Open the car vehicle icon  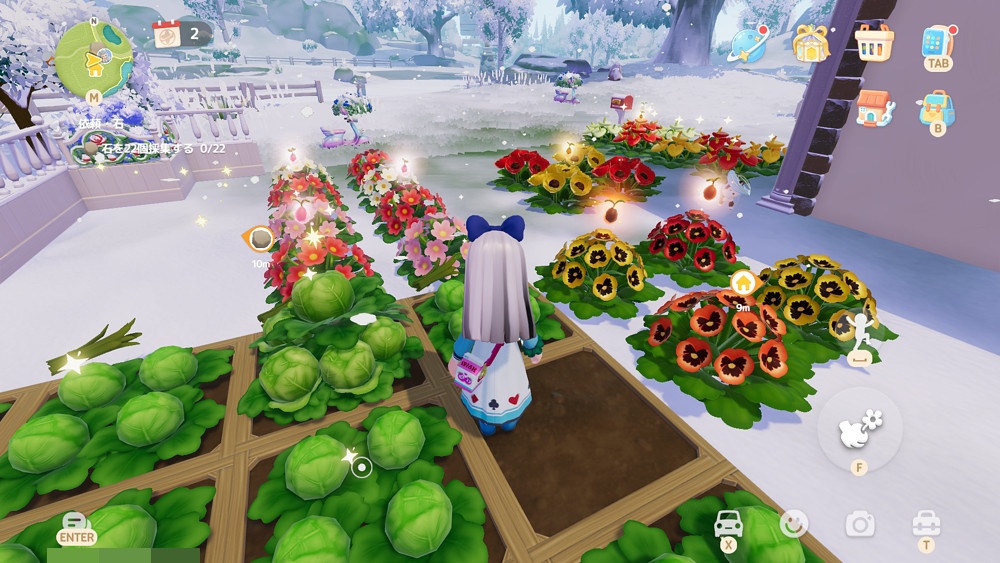[727, 523]
